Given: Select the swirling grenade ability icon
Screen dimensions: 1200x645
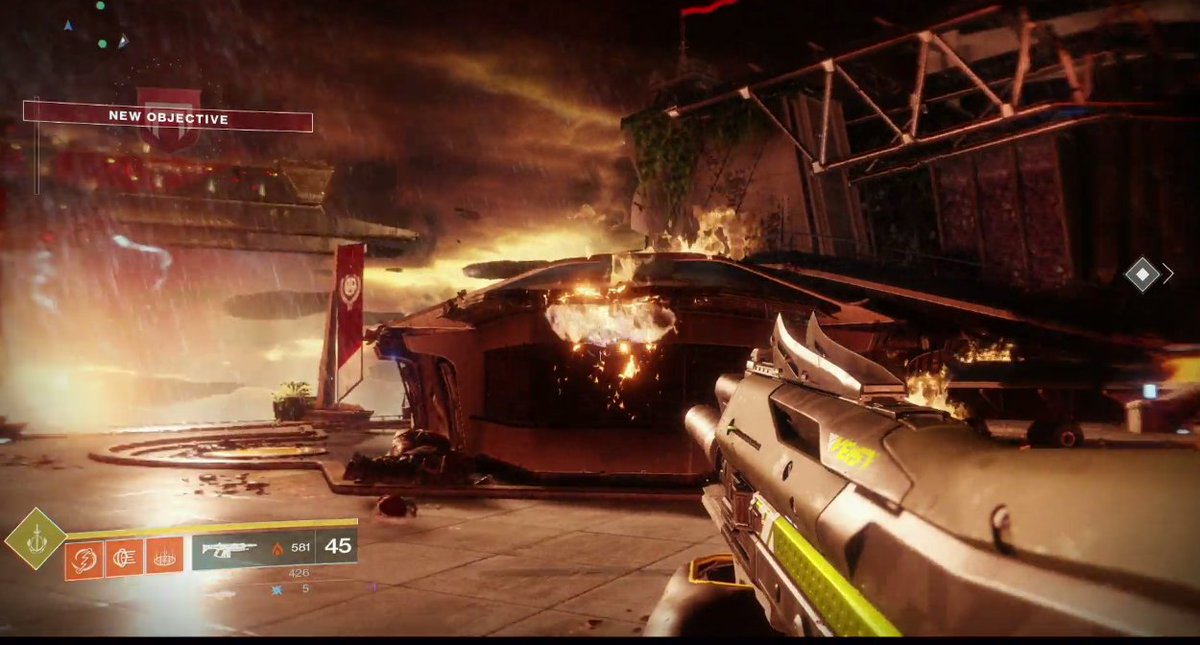Looking at the screenshot, I should pos(84,557).
